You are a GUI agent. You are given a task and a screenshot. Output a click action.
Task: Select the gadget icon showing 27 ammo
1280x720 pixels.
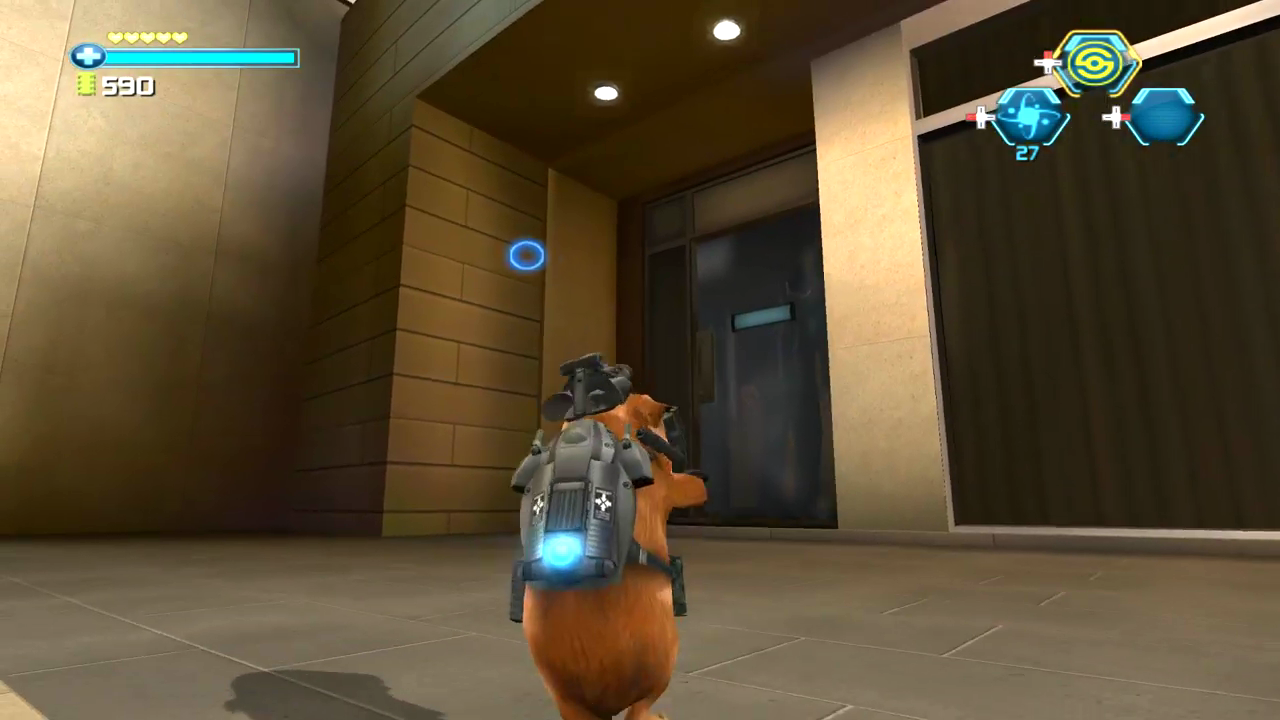(1028, 115)
